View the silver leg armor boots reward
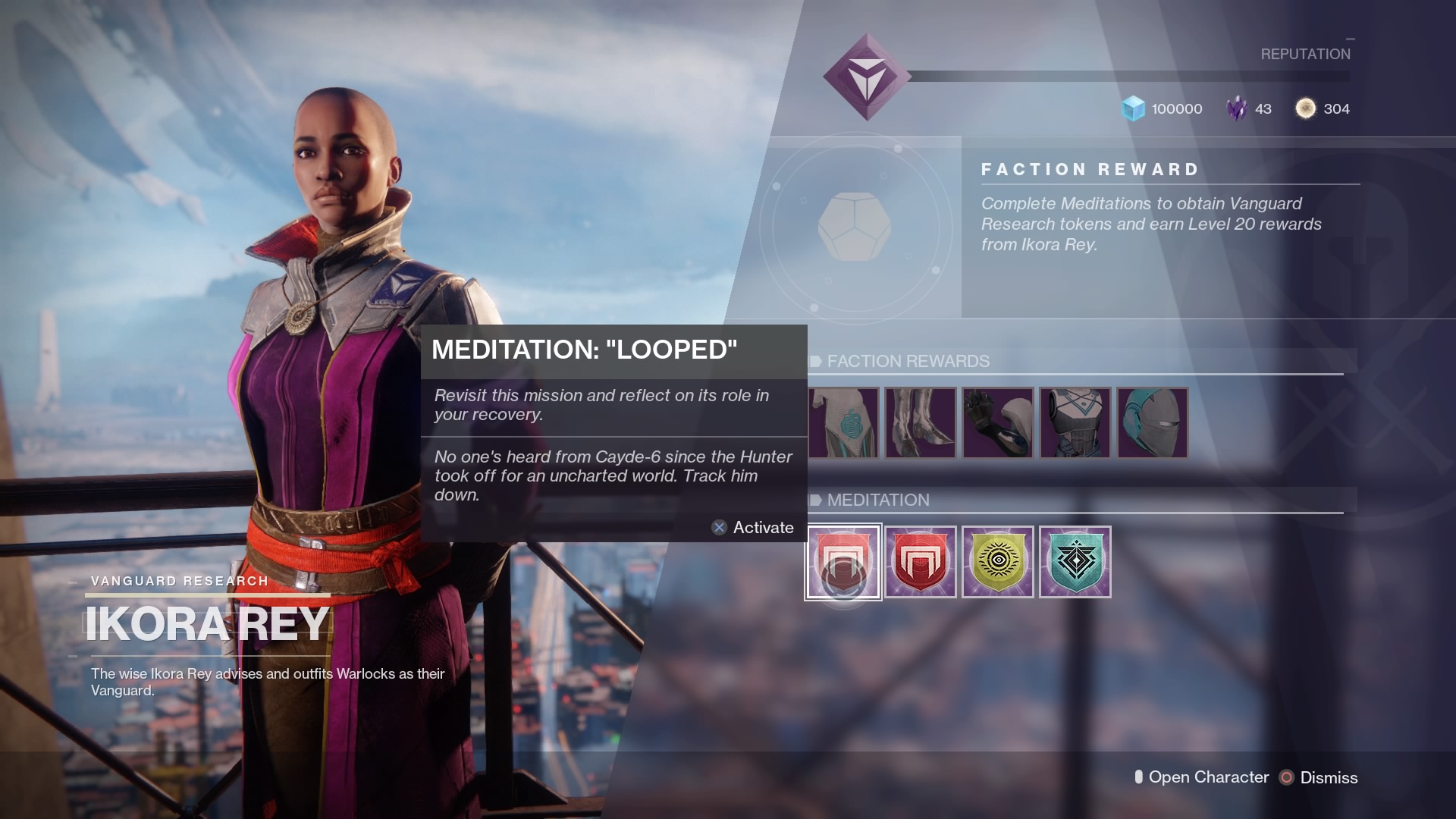Image resolution: width=1456 pixels, height=819 pixels. coord(921,423)
